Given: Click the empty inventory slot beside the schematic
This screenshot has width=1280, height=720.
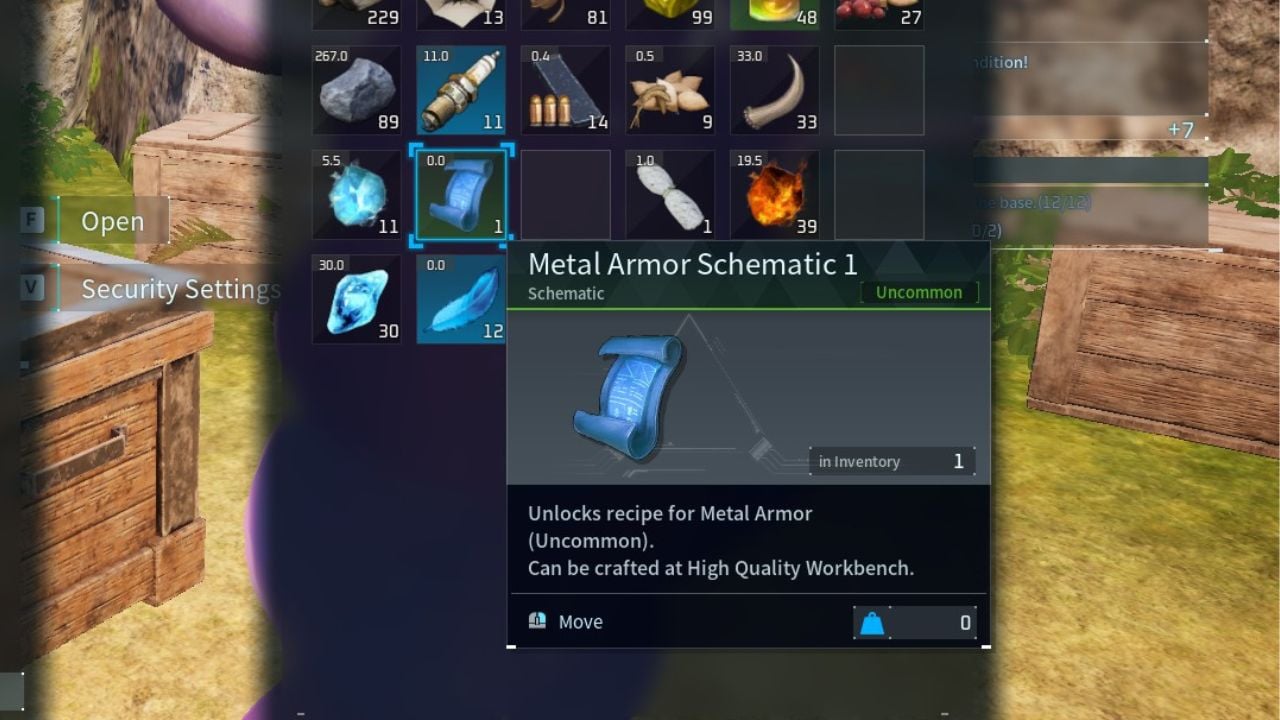Looking at the screenshot, I should pyautogui.click(x=565, y=195).
